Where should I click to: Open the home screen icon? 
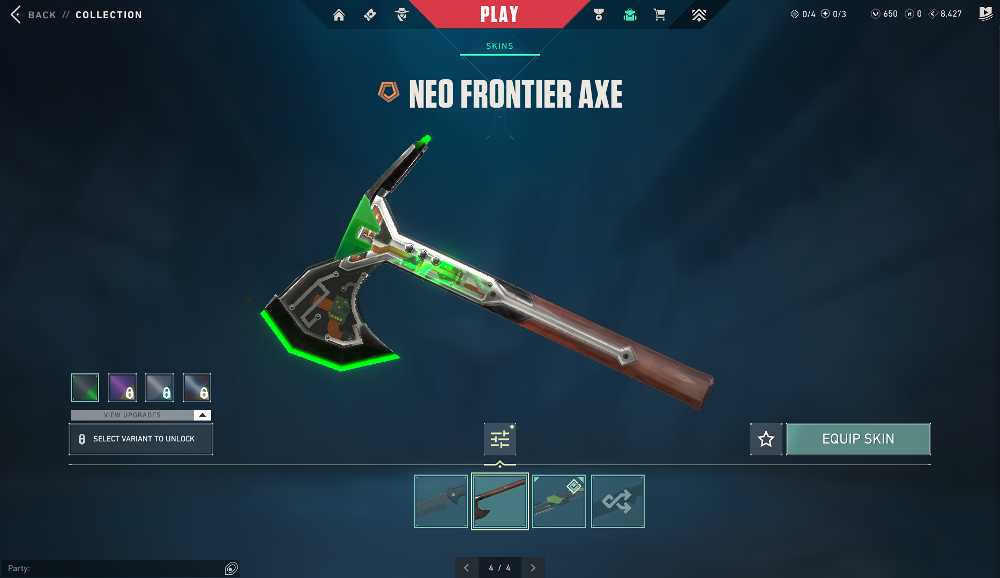[339, 15]
